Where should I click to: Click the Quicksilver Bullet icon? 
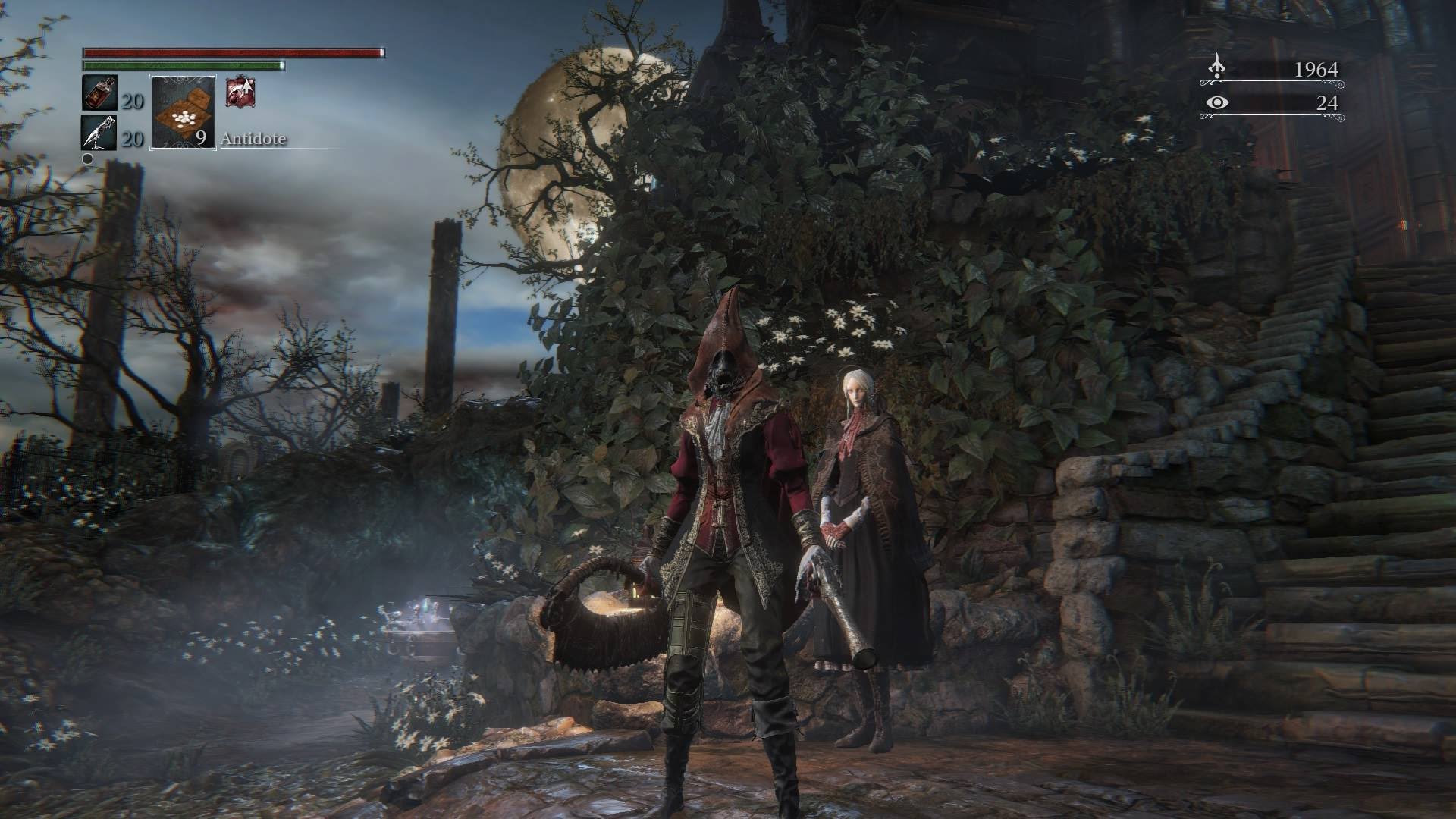(99, 132)
